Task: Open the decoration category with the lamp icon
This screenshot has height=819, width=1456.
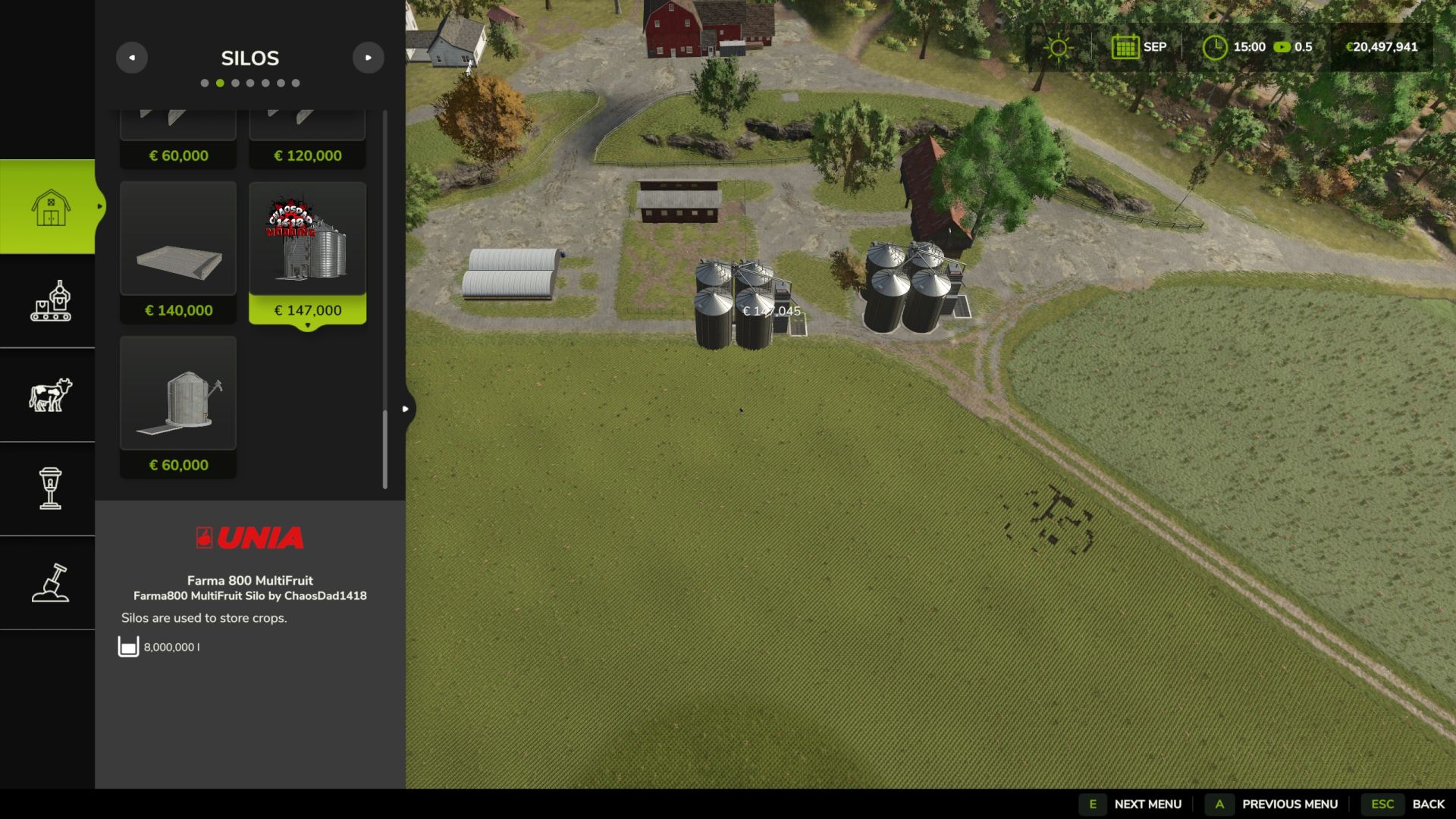Action: pyautogui.click(x=50, y=488)
